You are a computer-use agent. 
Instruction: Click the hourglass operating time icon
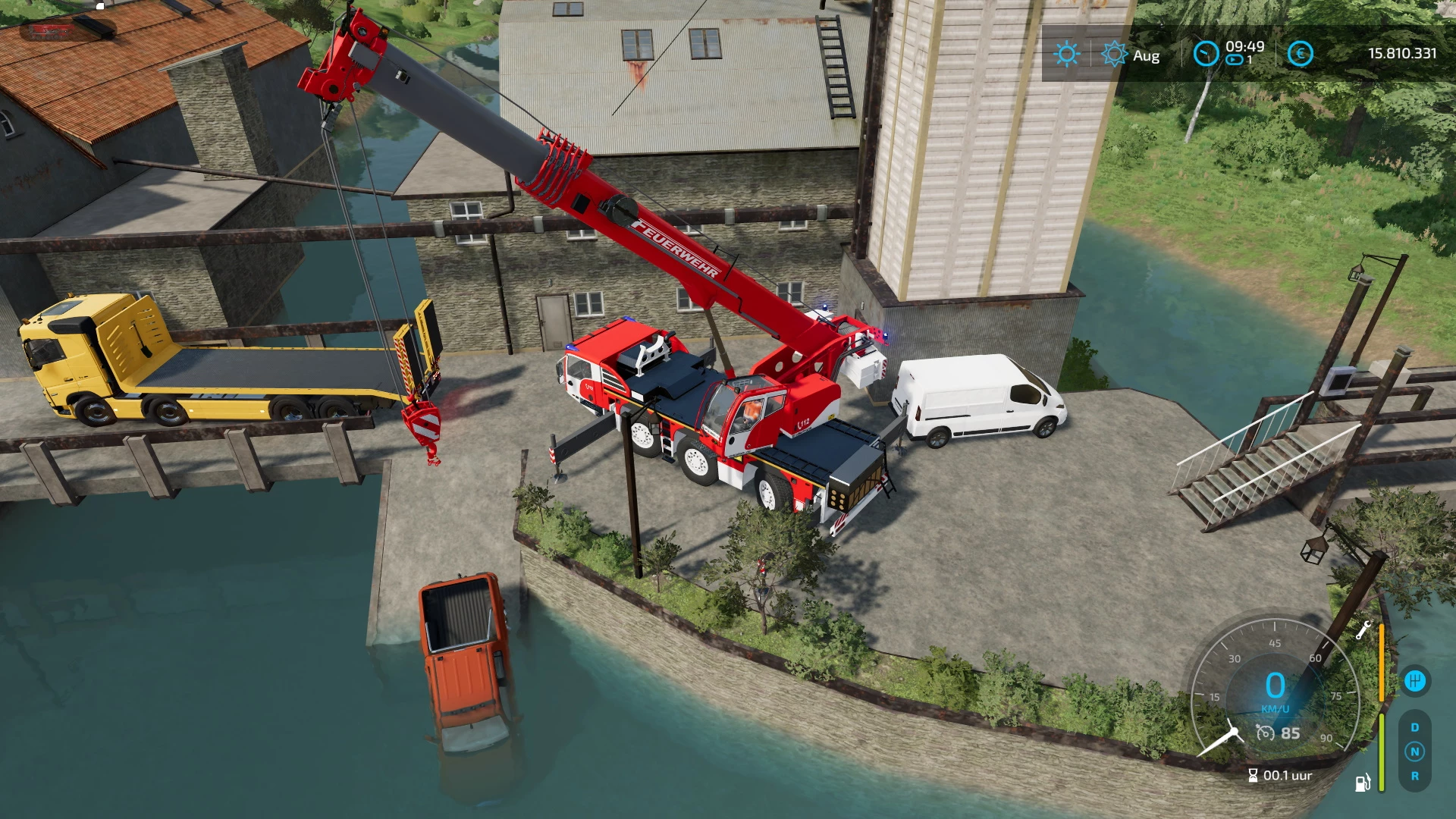coord(1253,775)
